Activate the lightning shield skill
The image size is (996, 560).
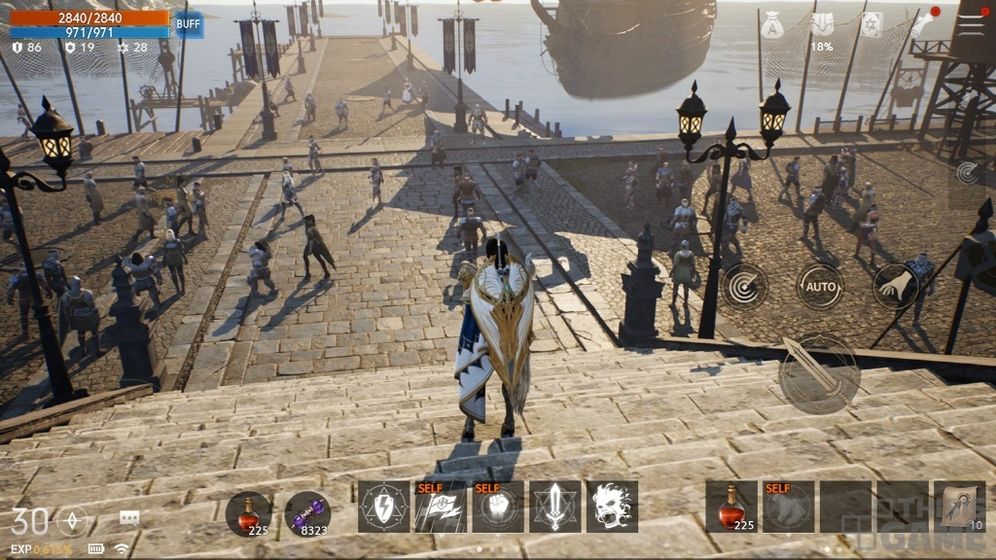click(383, 507)
